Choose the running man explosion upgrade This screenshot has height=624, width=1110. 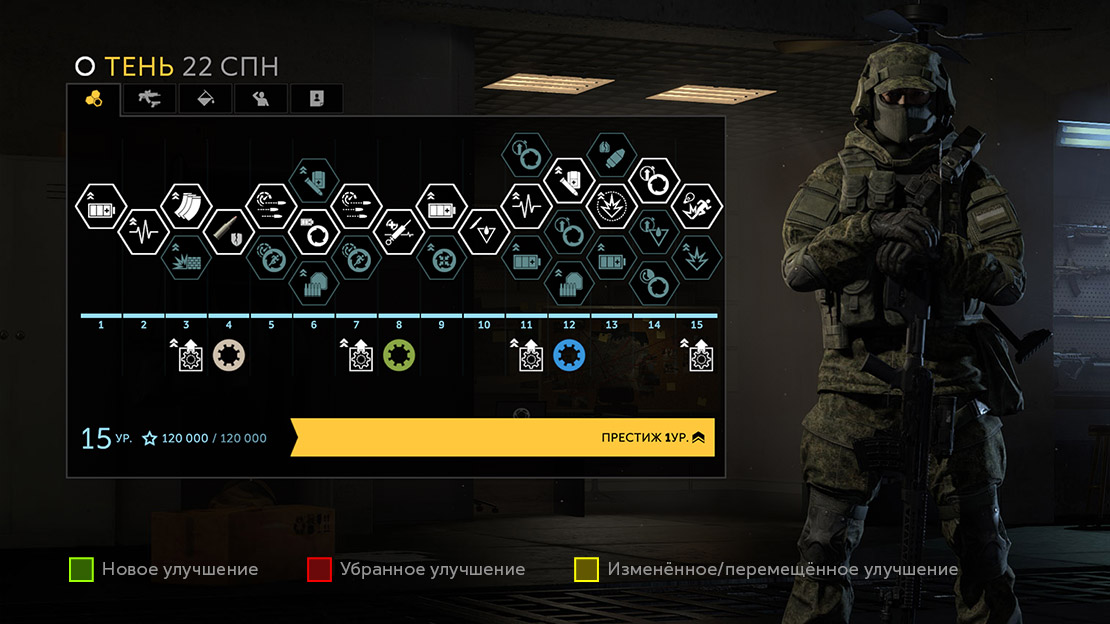(697, 207)
